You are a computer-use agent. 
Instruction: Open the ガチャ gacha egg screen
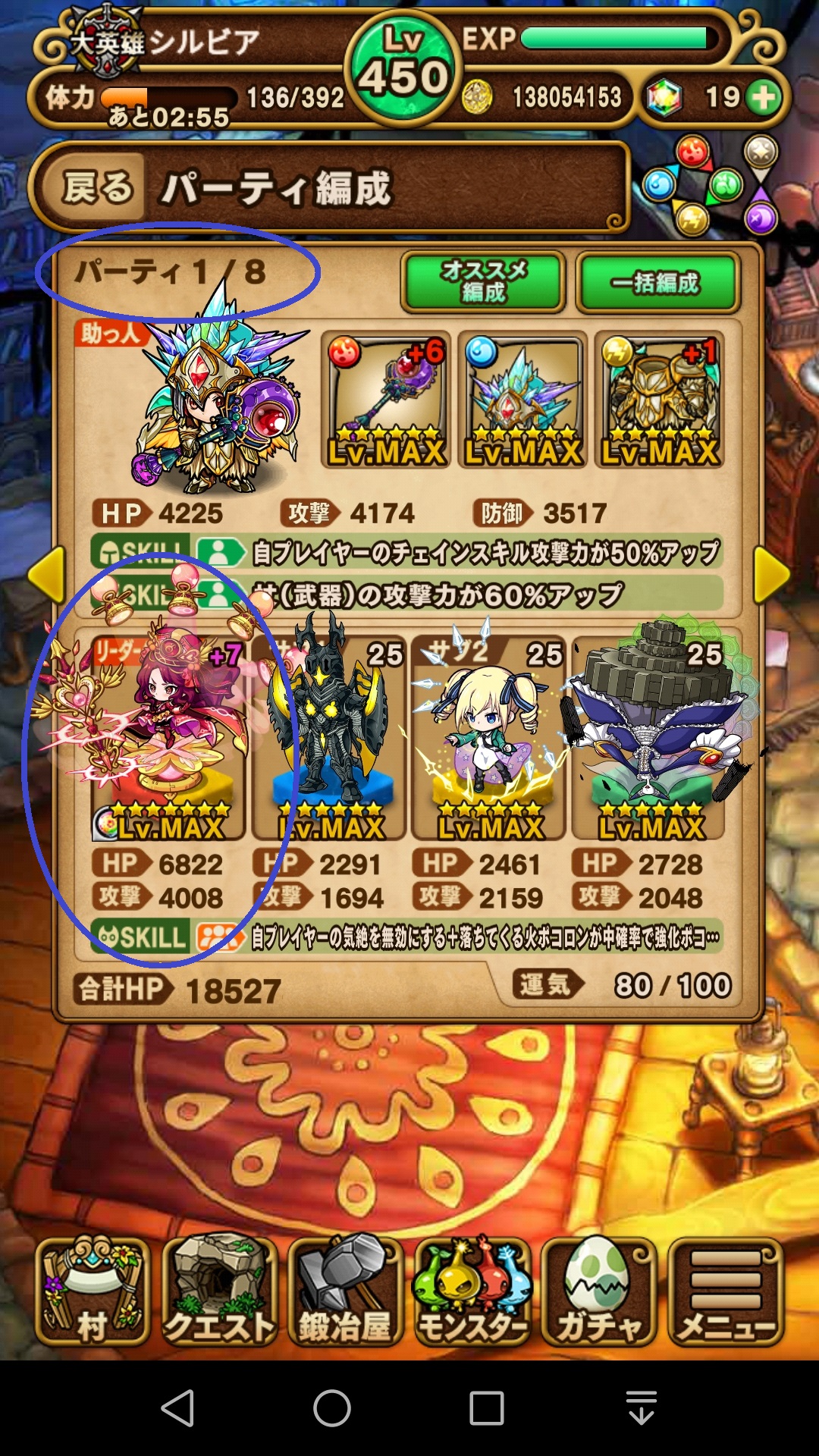tap(598, 1291)
